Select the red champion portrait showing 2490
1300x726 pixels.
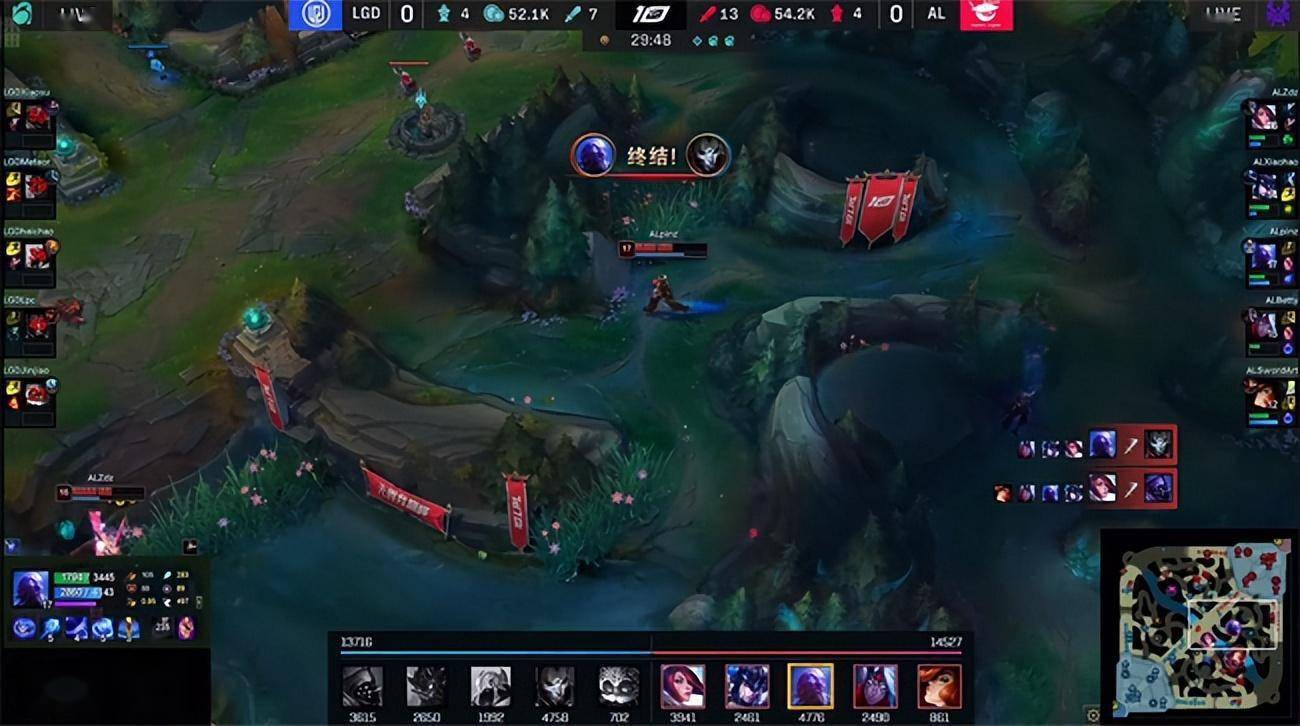pos(874,687)
